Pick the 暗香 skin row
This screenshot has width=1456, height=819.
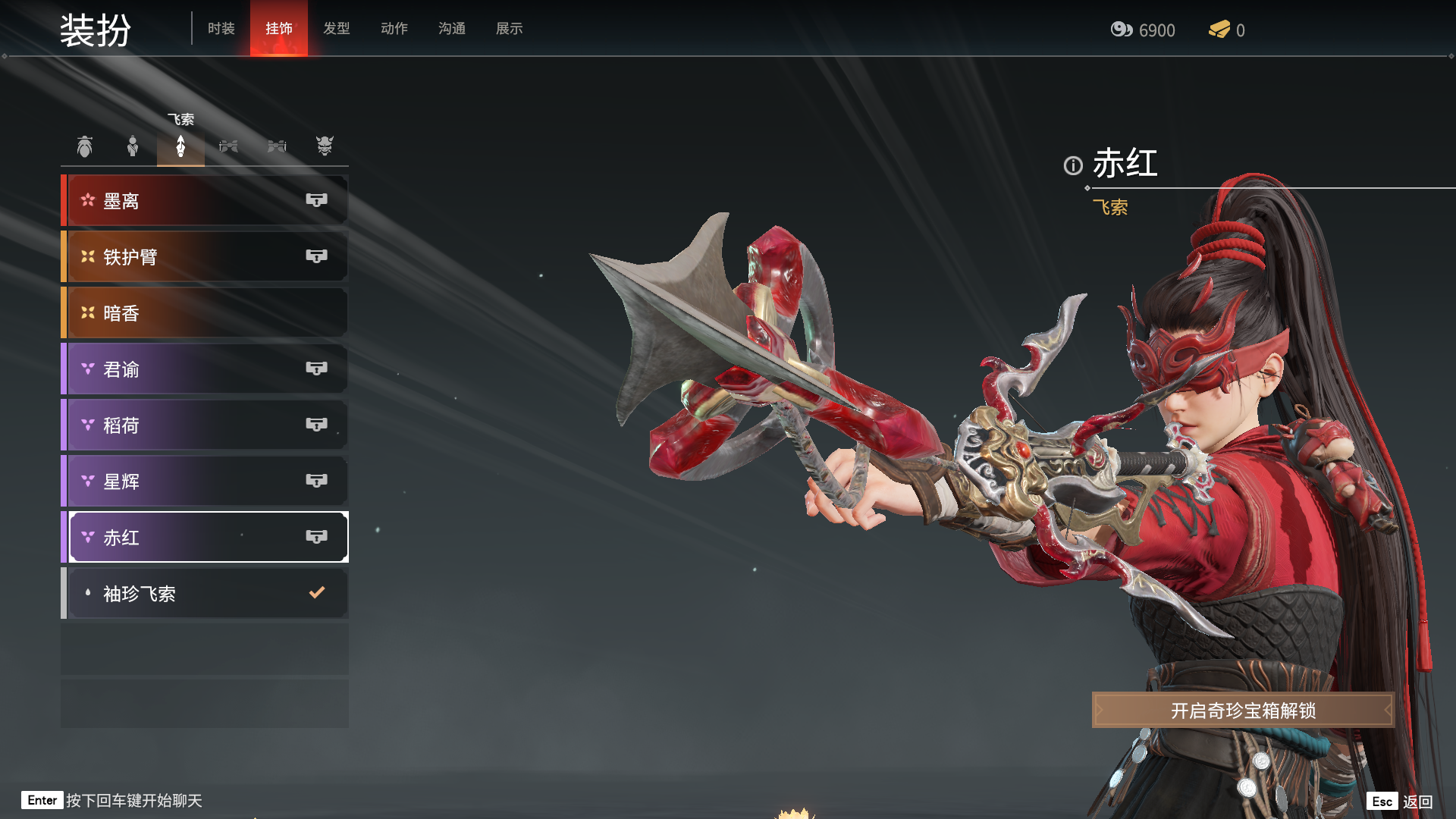pyautogui.click(x=205, y=313)
